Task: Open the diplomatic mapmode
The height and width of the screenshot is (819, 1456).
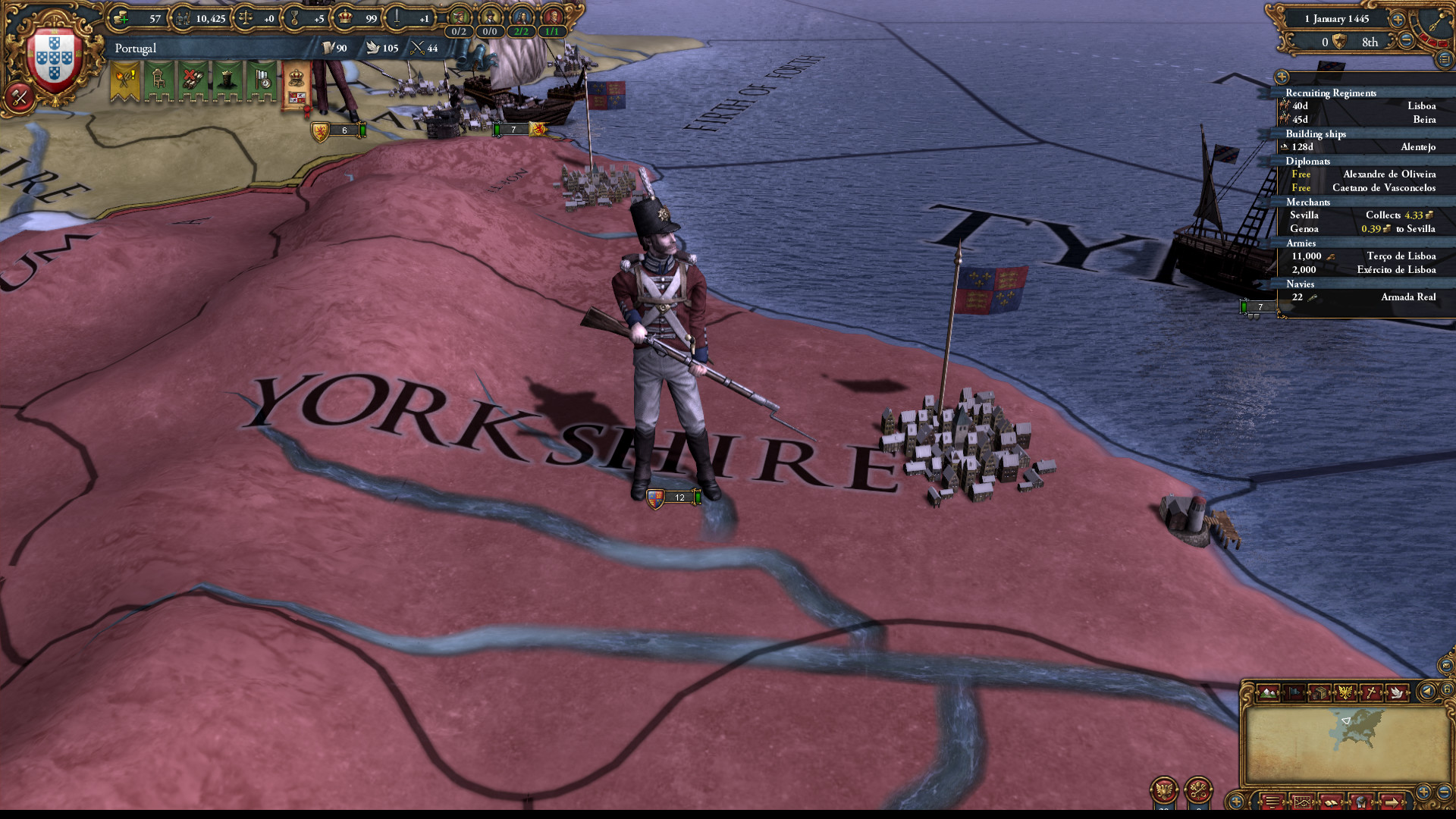Action: click(1396, 692)
